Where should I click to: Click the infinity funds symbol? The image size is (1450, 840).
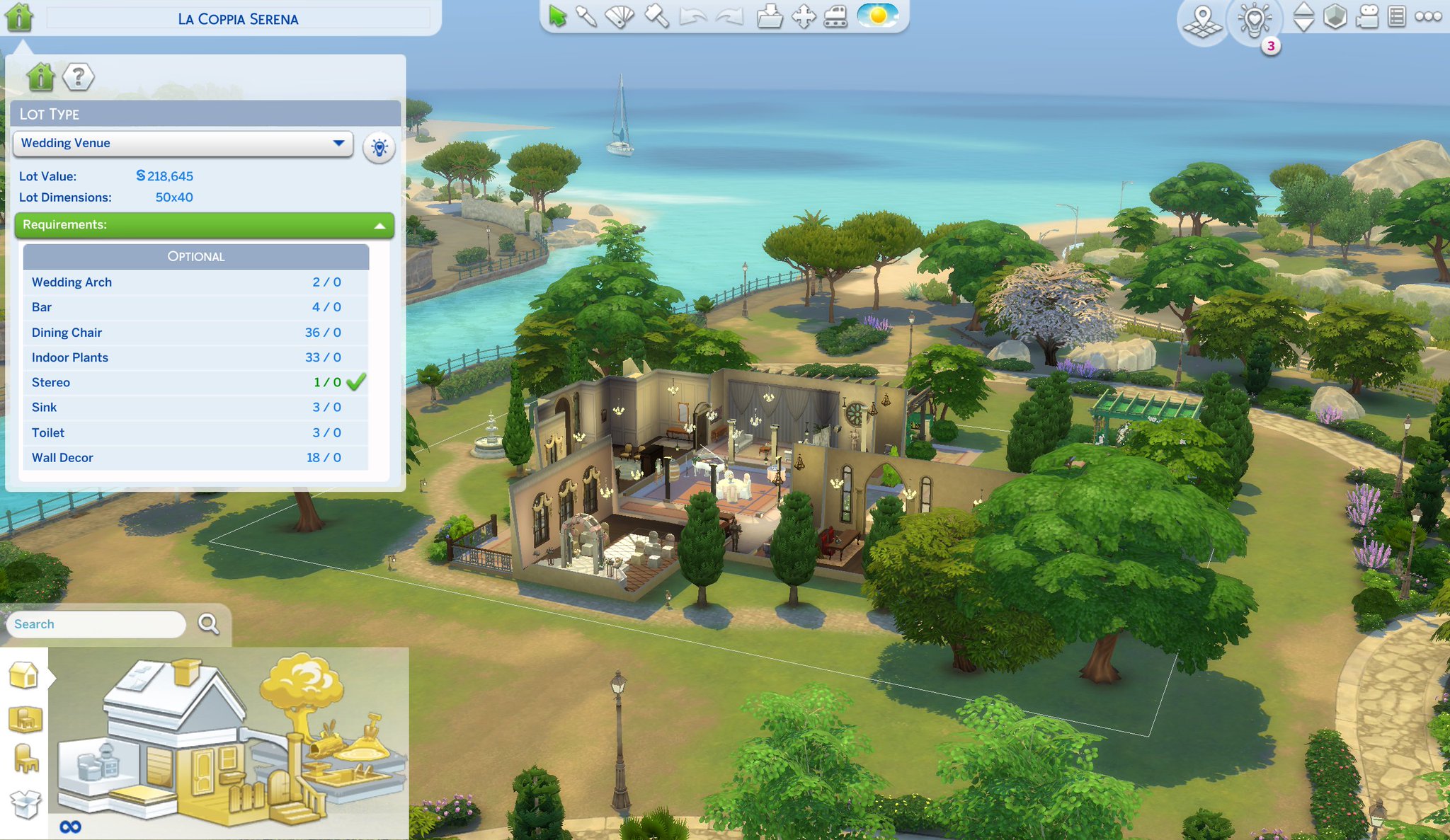[x=70, y=825]
